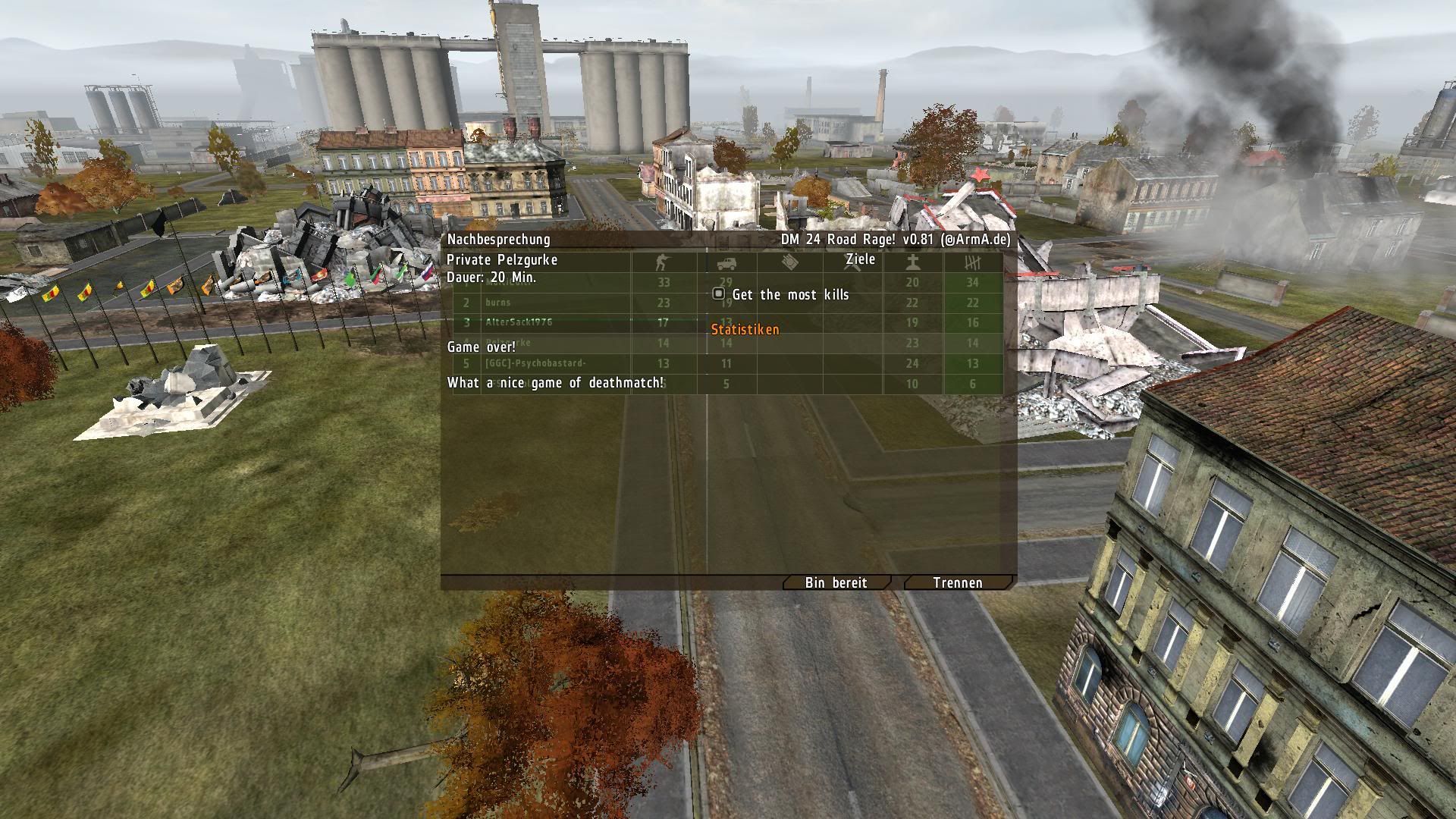Select the Get the most kills objective
Image resolution: width=1456 pixels, height=819 pixels.
pos(789,294)
